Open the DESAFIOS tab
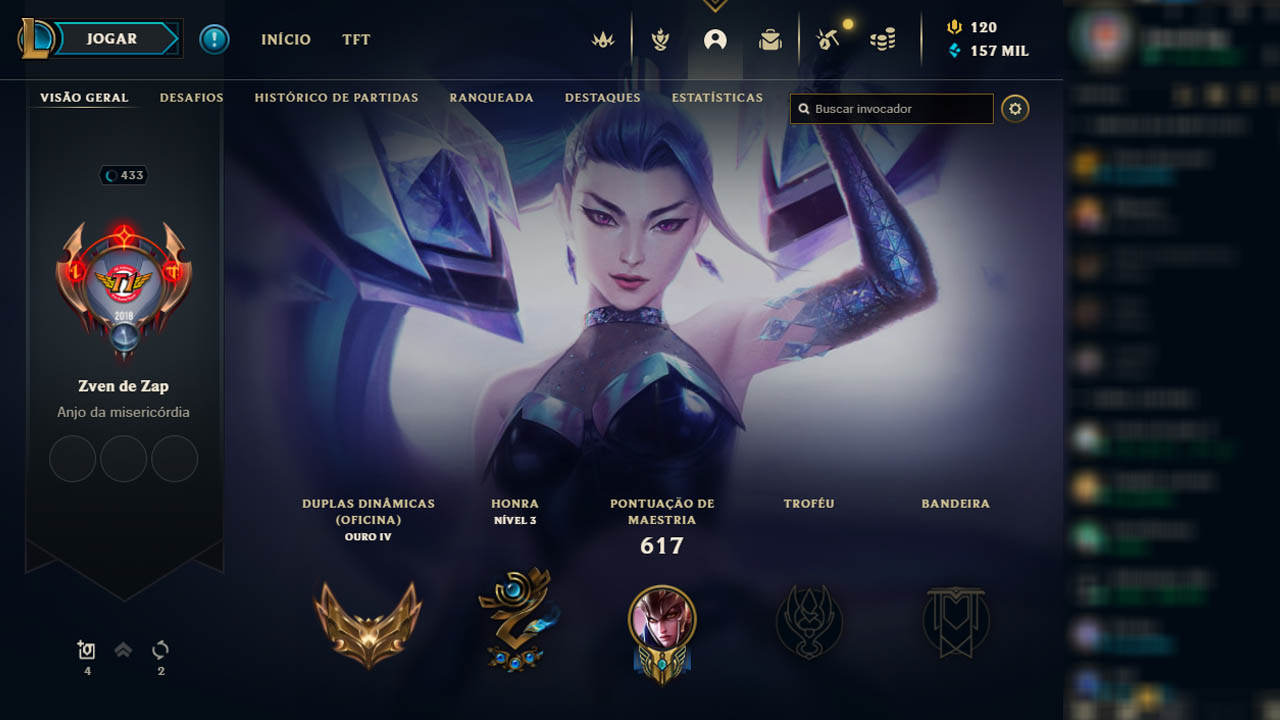 (x=191, y=98)
